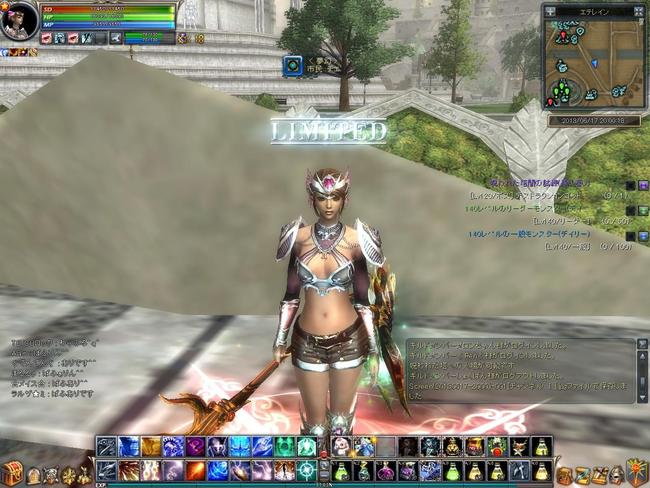Click the character portrait
650x488 pixels.
(x=18, y=21)
